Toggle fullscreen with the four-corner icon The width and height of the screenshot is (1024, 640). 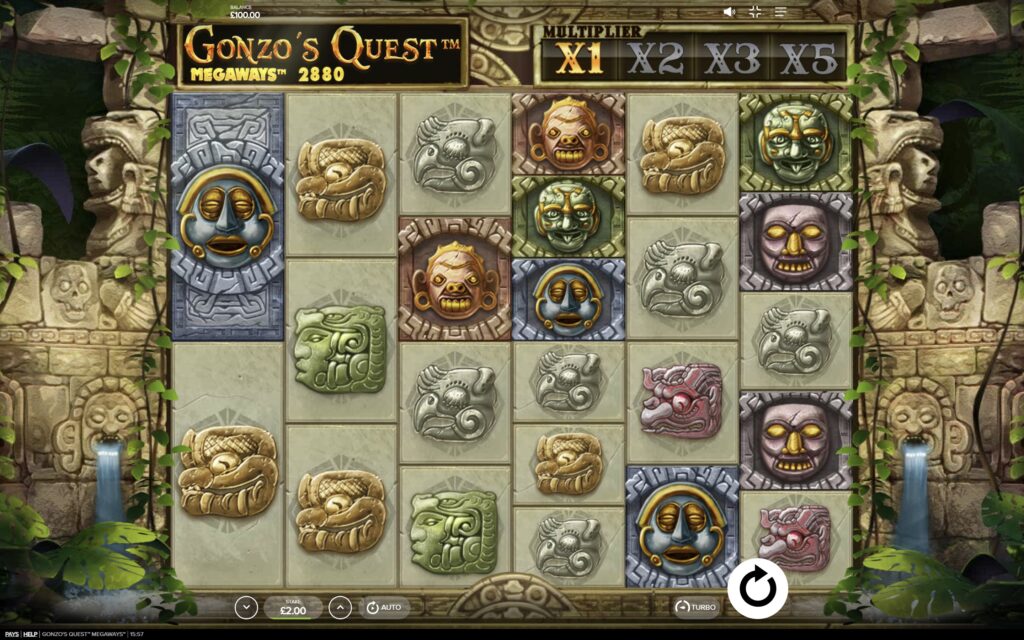(755, 12)
